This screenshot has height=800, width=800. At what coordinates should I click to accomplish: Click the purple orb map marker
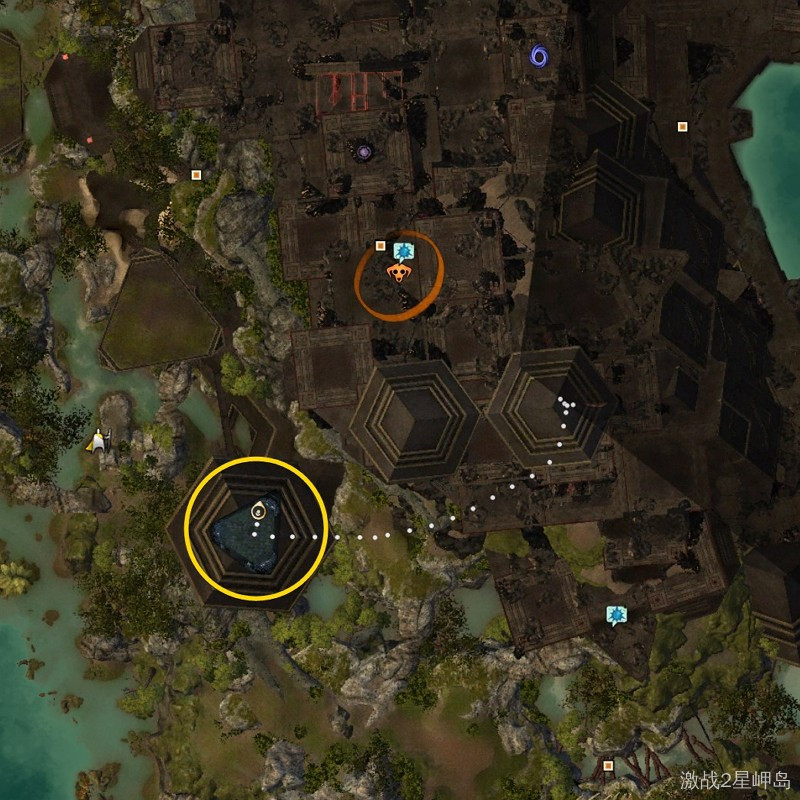point(364,152)
